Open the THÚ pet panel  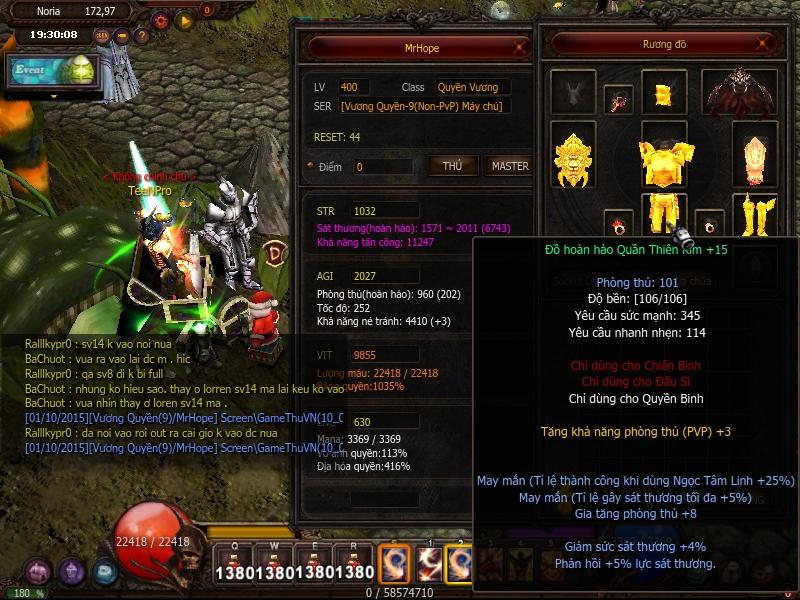coord(452,166)
